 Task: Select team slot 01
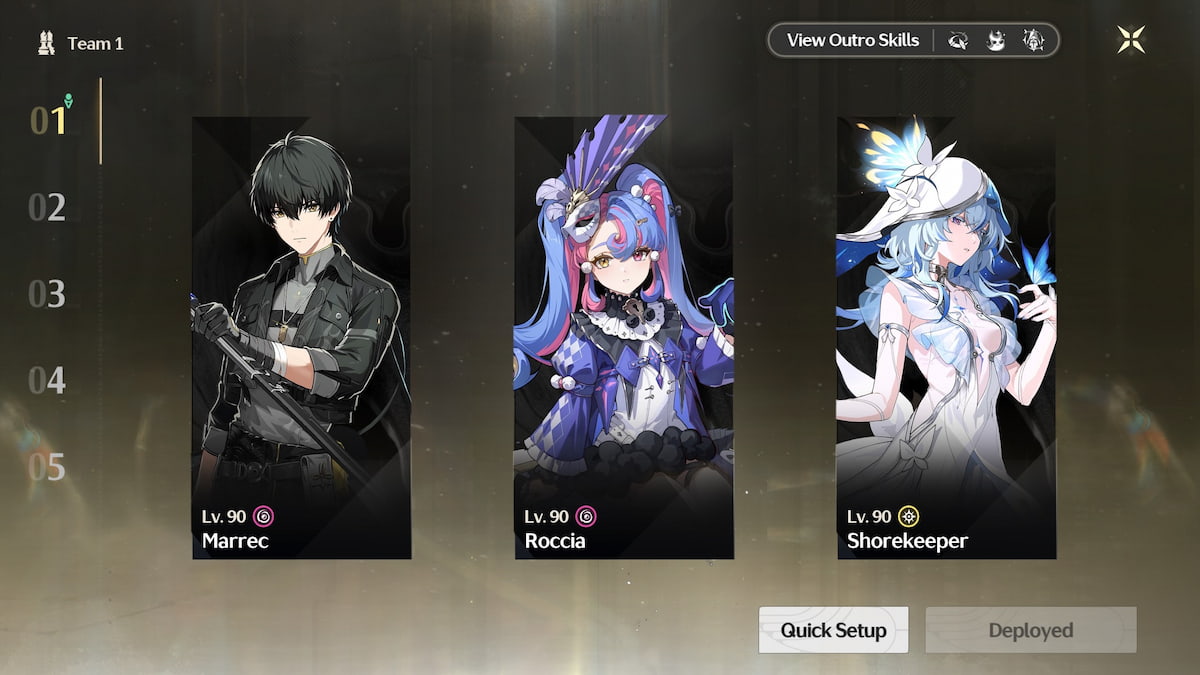coord(48,121)
